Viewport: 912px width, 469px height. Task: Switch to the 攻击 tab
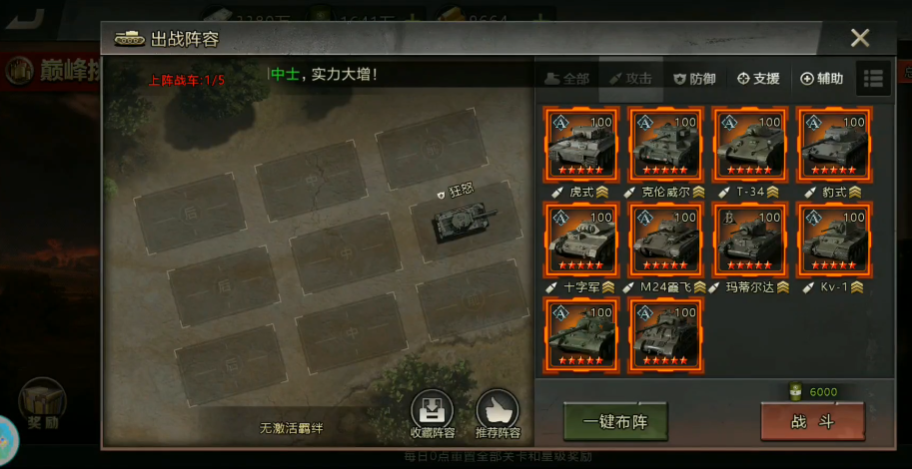630,78
